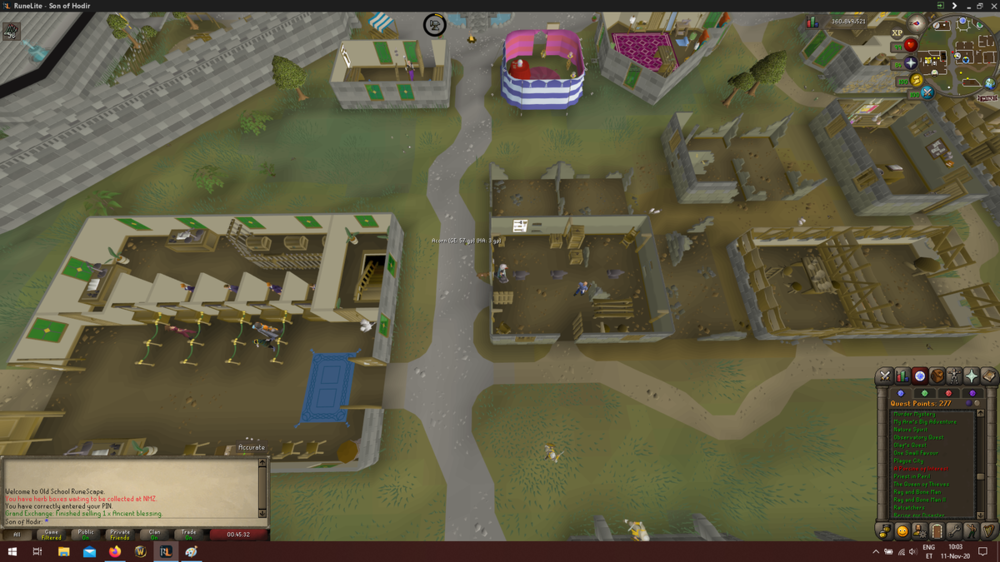Open the Prayer tab
Screen dimensions: 1000x562
[x=972, y=376]
